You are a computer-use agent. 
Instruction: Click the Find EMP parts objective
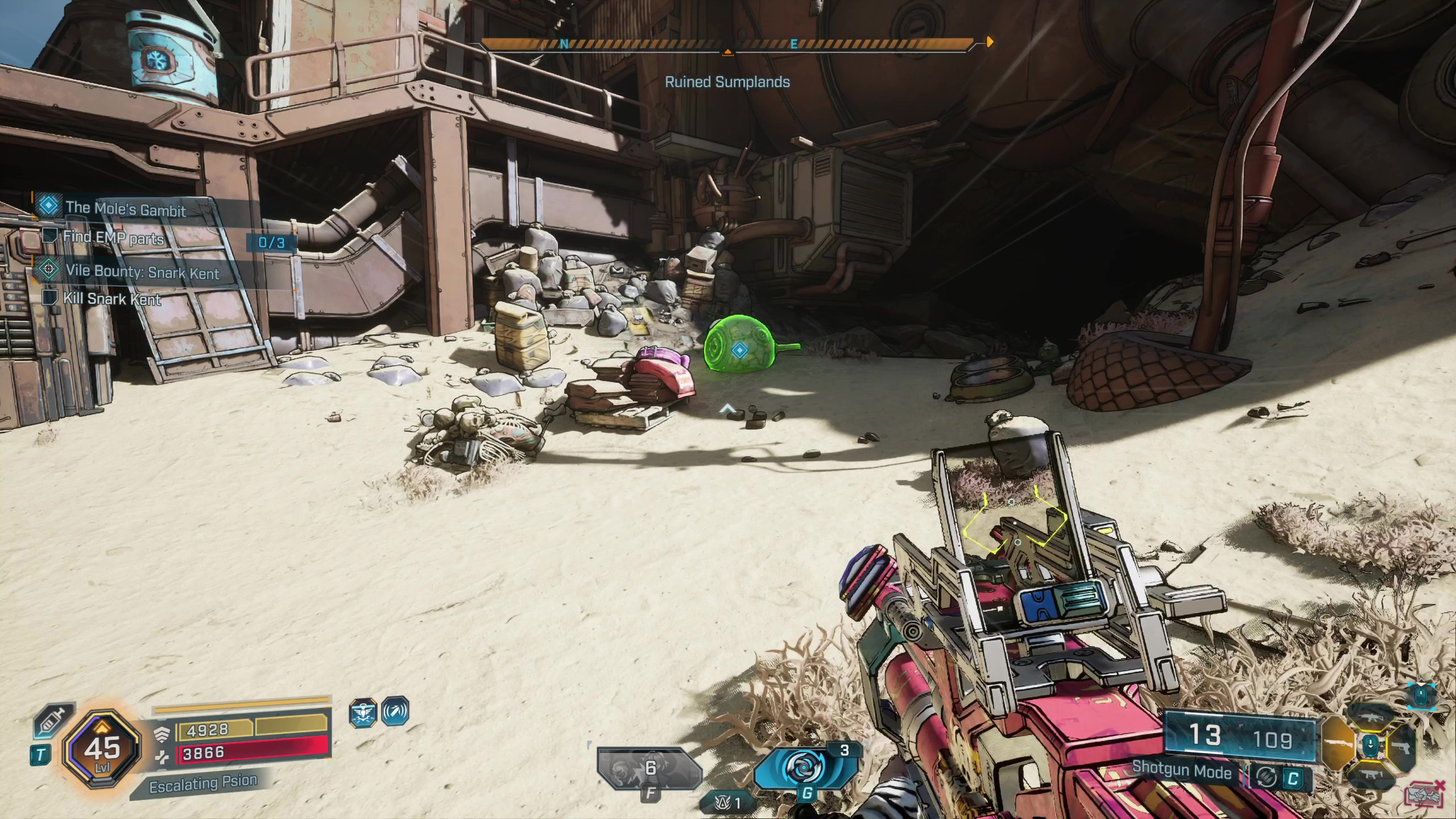[x=113, y=238]
